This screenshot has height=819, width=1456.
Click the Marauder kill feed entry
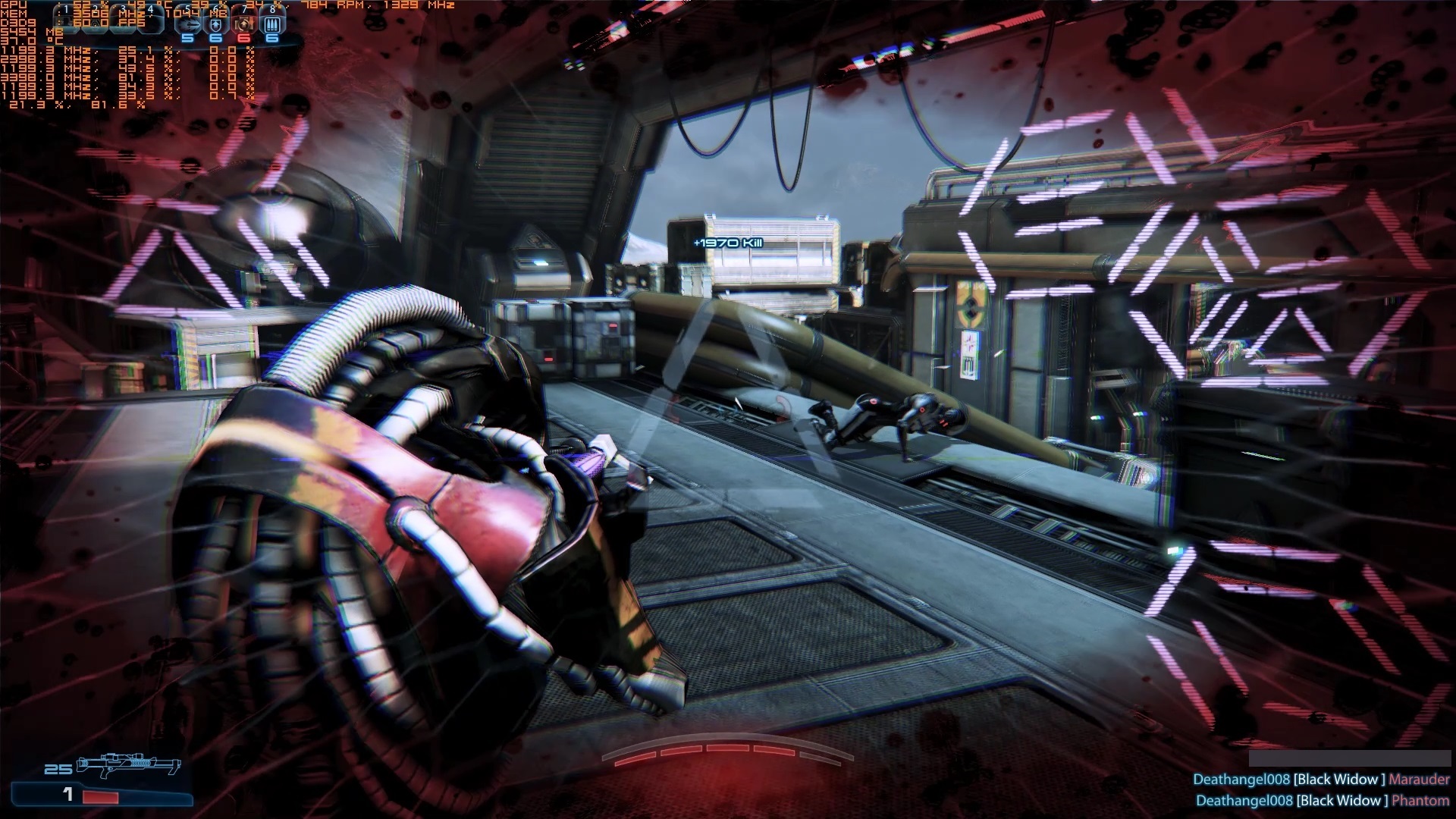(x=1320, y=780)
